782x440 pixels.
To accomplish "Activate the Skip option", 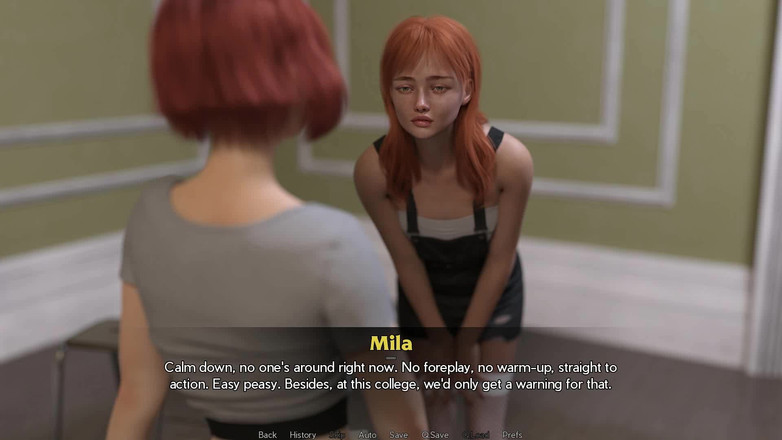I will 337,435.
